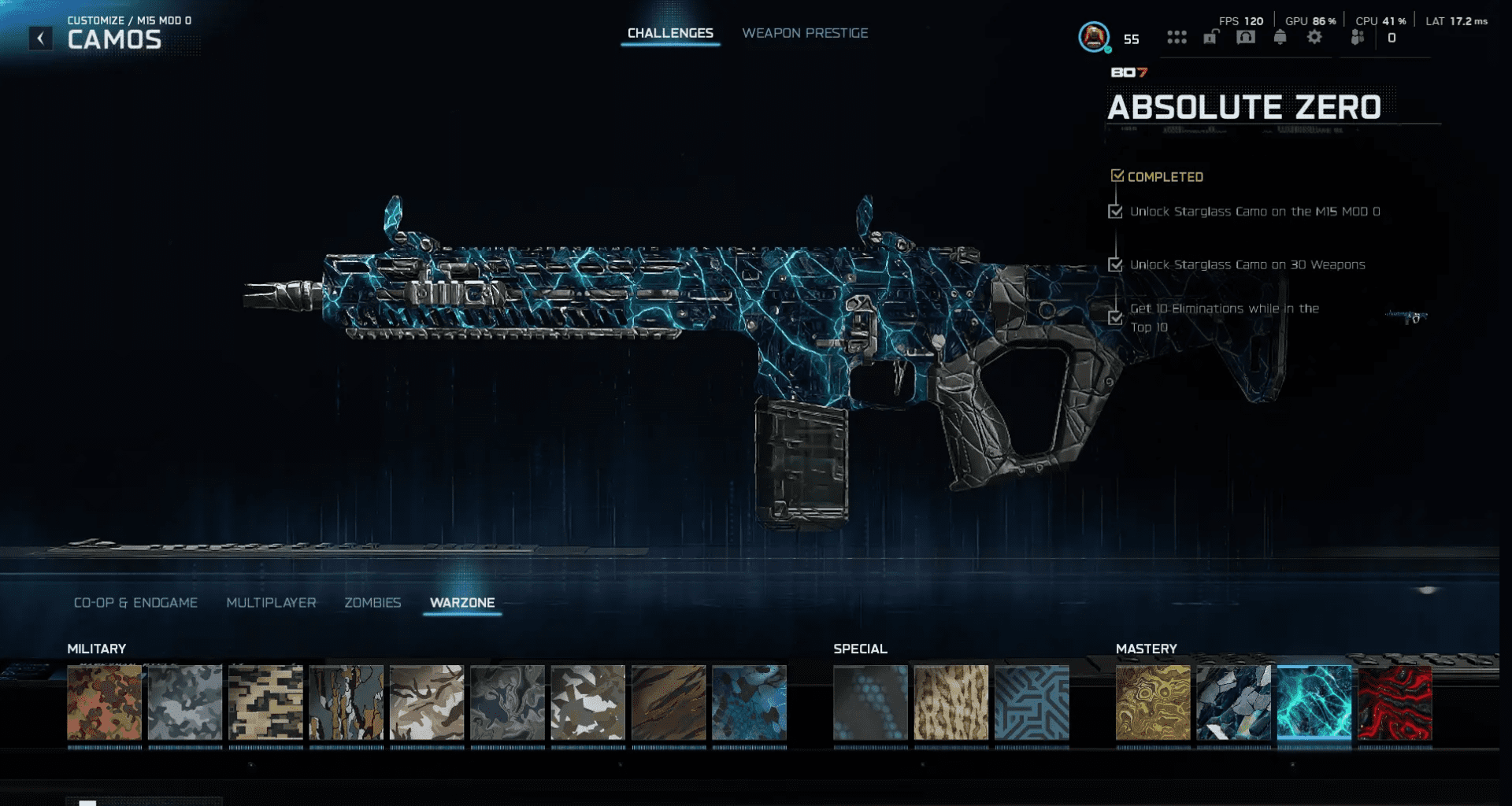Viewport: 1512px width, 806px height.
Task: Pick the tan digital pixel military camo
Action: pyautogui.click(x=265, y=703)
